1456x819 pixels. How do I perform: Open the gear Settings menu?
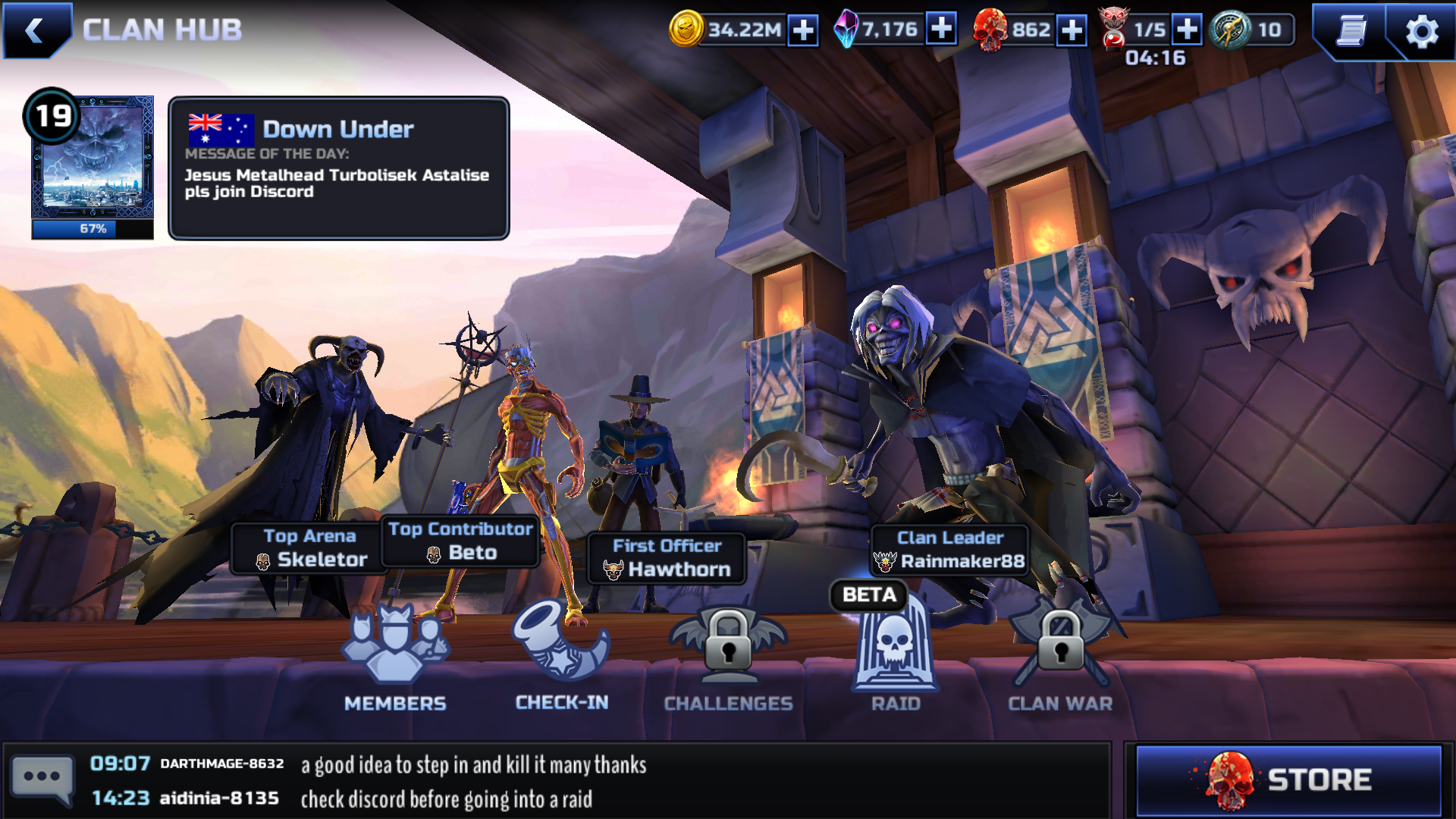coord(1421,32)
